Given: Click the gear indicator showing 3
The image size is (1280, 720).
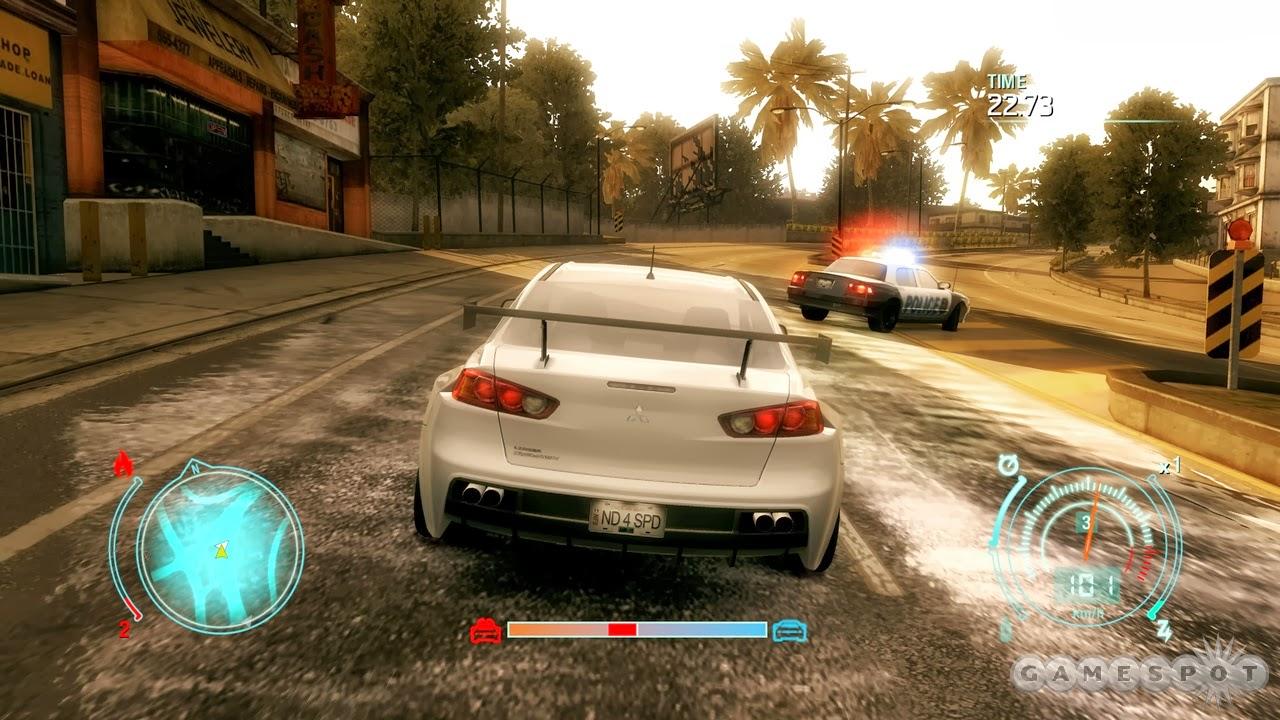Looking at the screenshot, I should click(x=1087, y=520).
